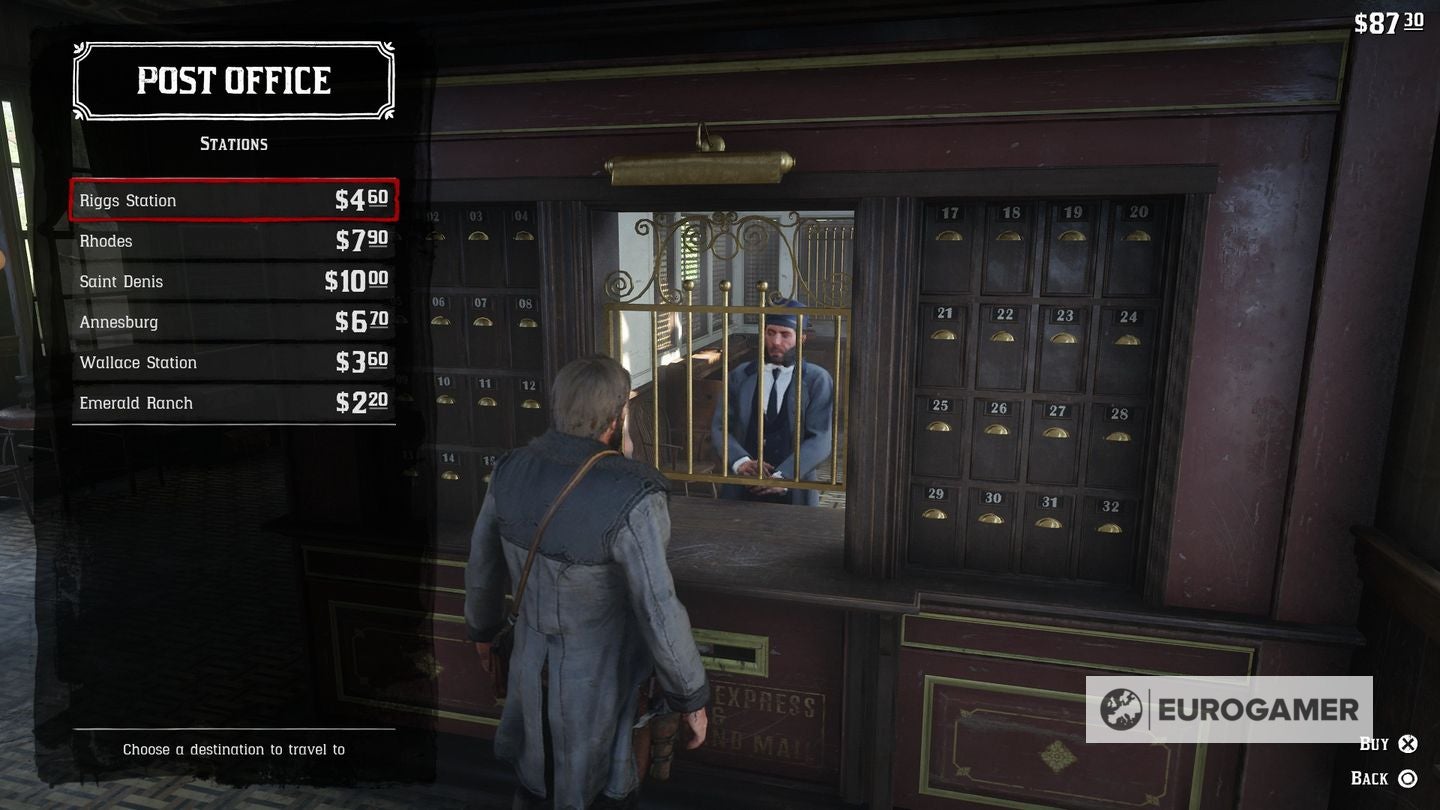Click the Buy label text
Screen dimensions: 1440x810
point(1372,743)
